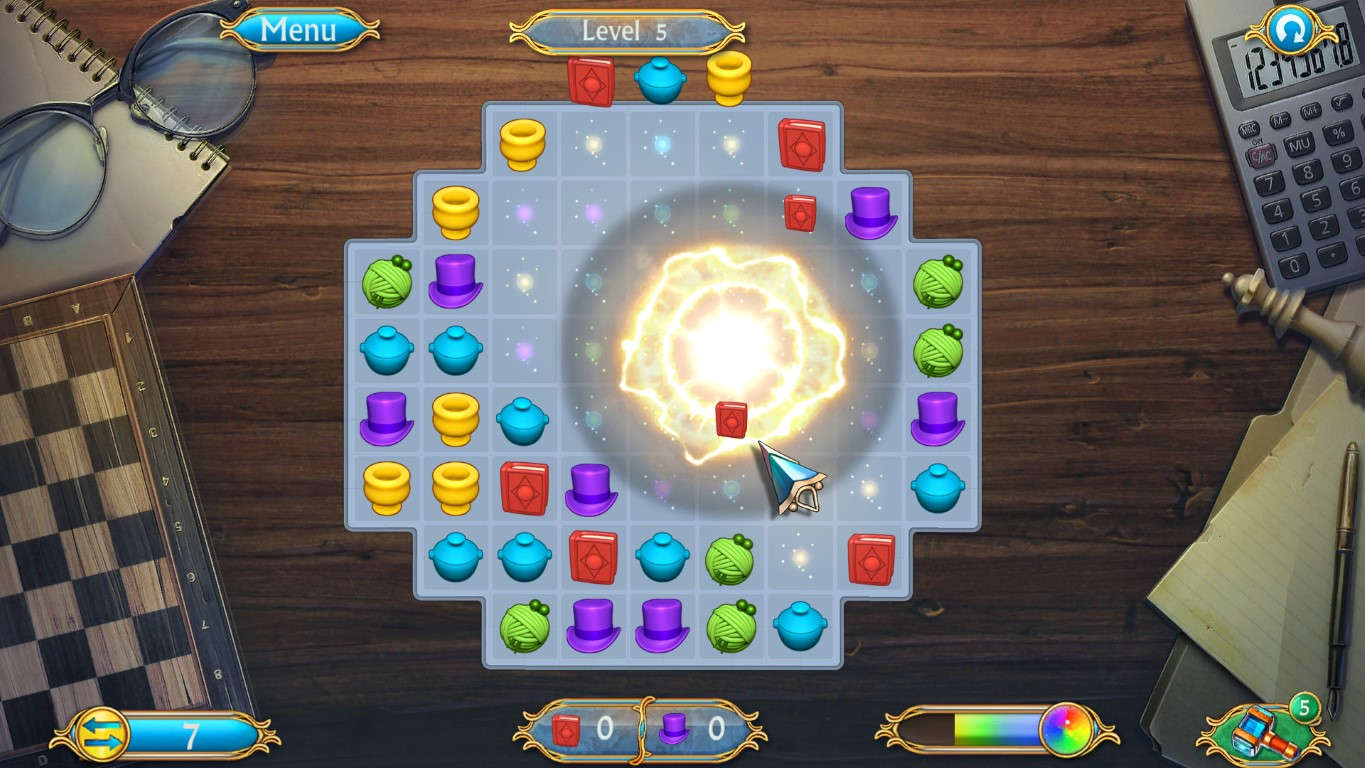Select a green yarn ball tile in the bottom row
The width and height of the screenshot is (1365, 768).
click(525, 625)
